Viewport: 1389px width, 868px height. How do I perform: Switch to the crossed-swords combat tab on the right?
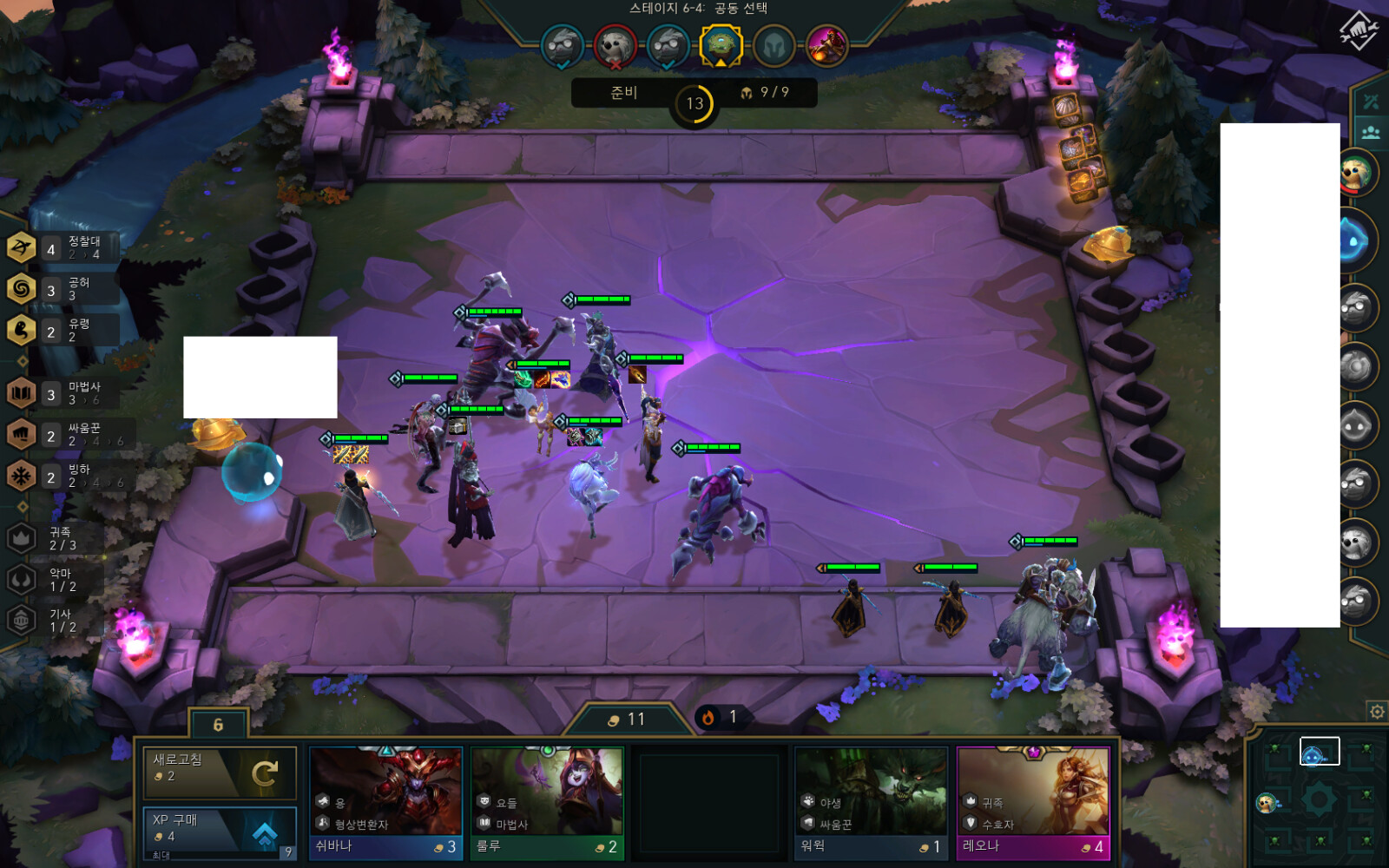[x=1370, y=101]
